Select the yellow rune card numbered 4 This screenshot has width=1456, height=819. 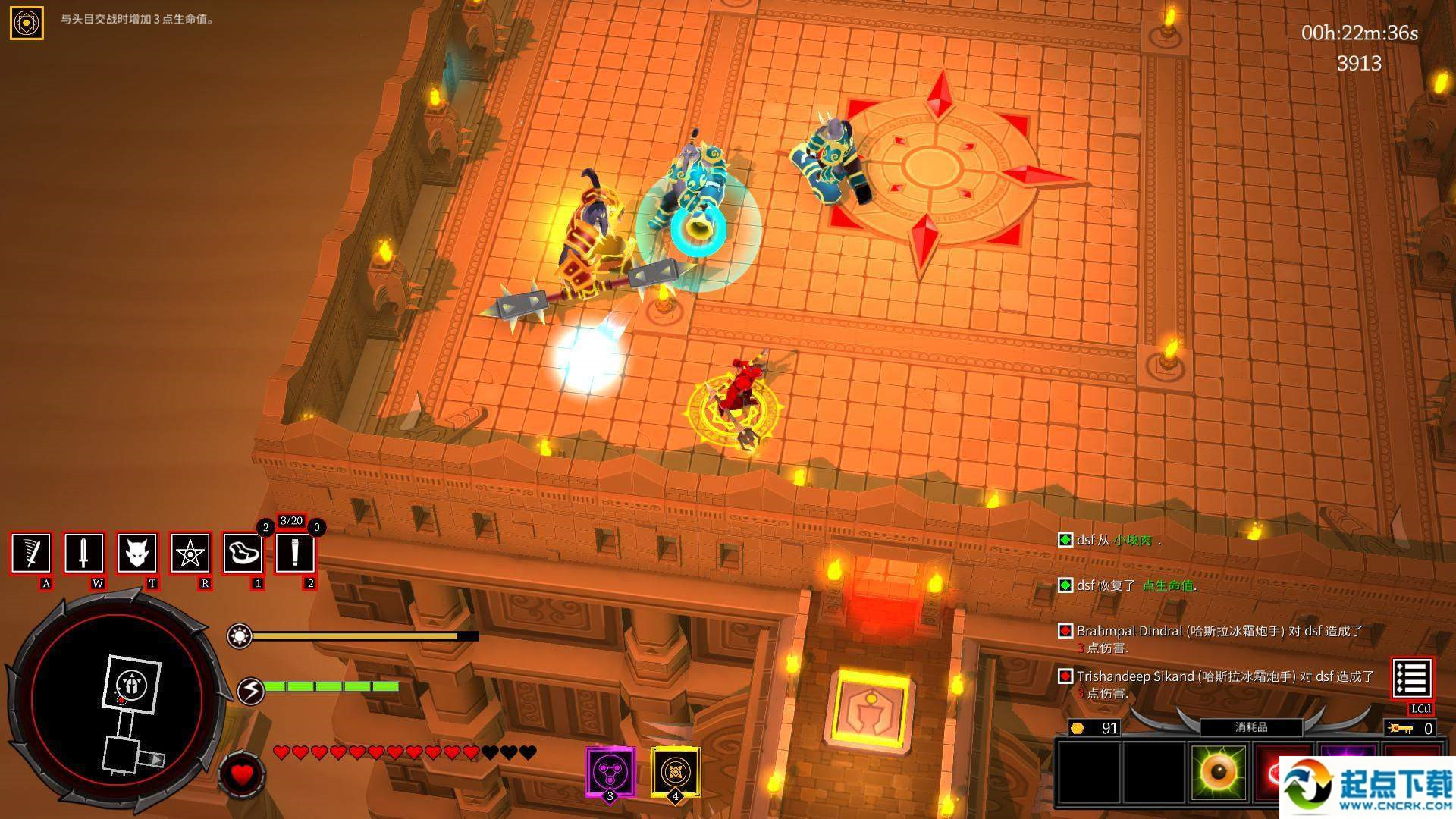click(675, 772)
